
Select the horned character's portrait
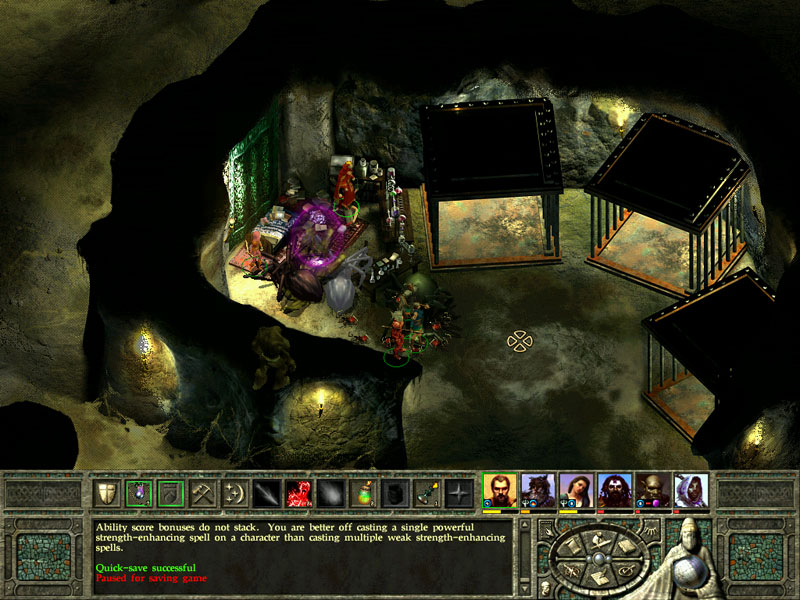[537, 490]
